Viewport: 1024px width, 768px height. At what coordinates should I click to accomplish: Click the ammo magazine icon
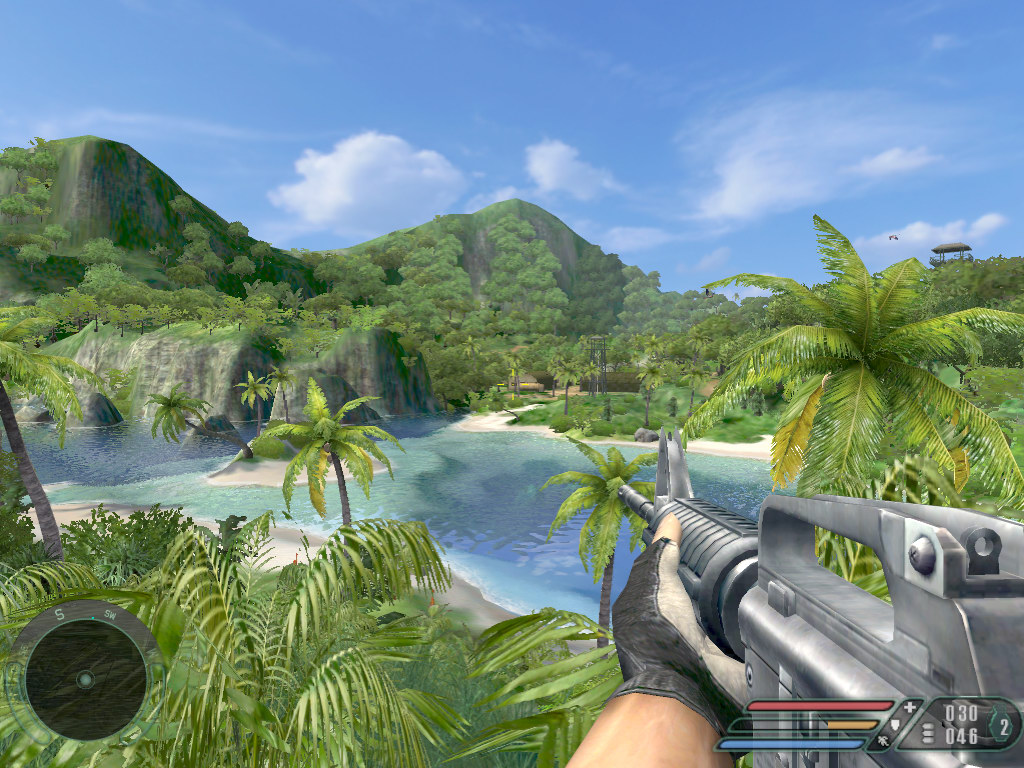click(x=927, y=733)
